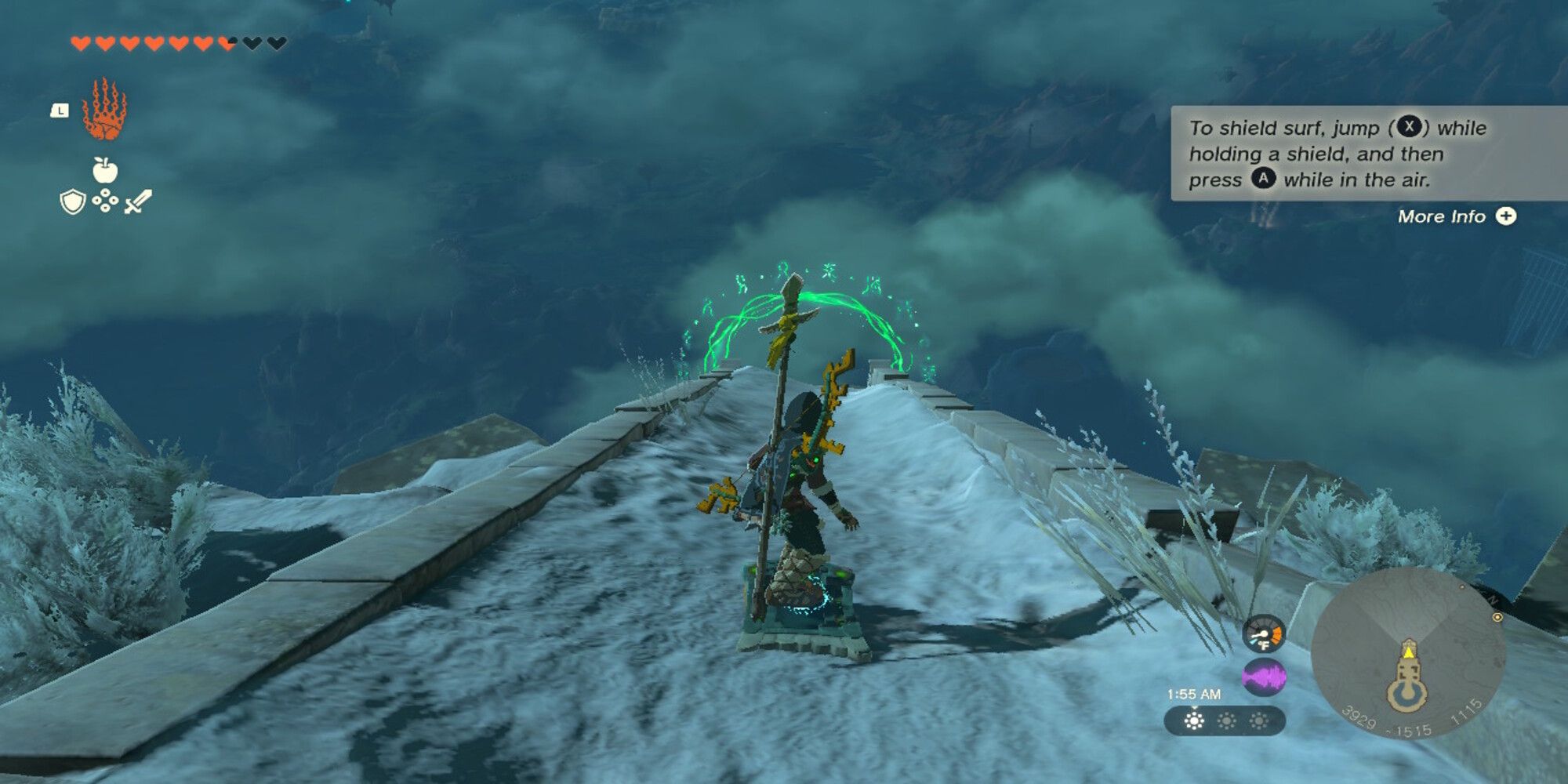This screenshot has width=1568, height=784.
Task: Click the purple noise meter icon
Action: 1264,677
